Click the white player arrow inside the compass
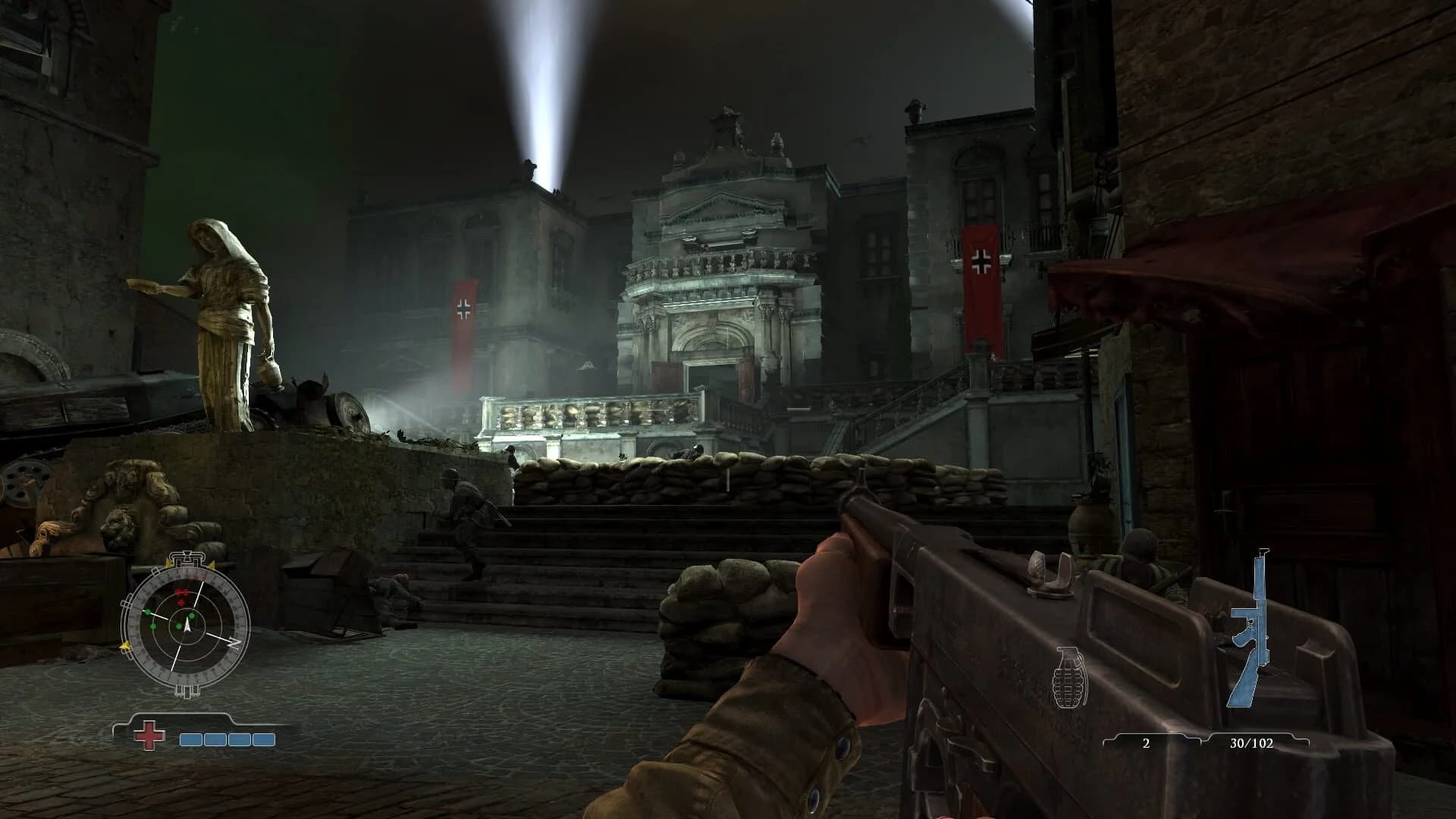The image size is (1456, 819). click(187, 626)
